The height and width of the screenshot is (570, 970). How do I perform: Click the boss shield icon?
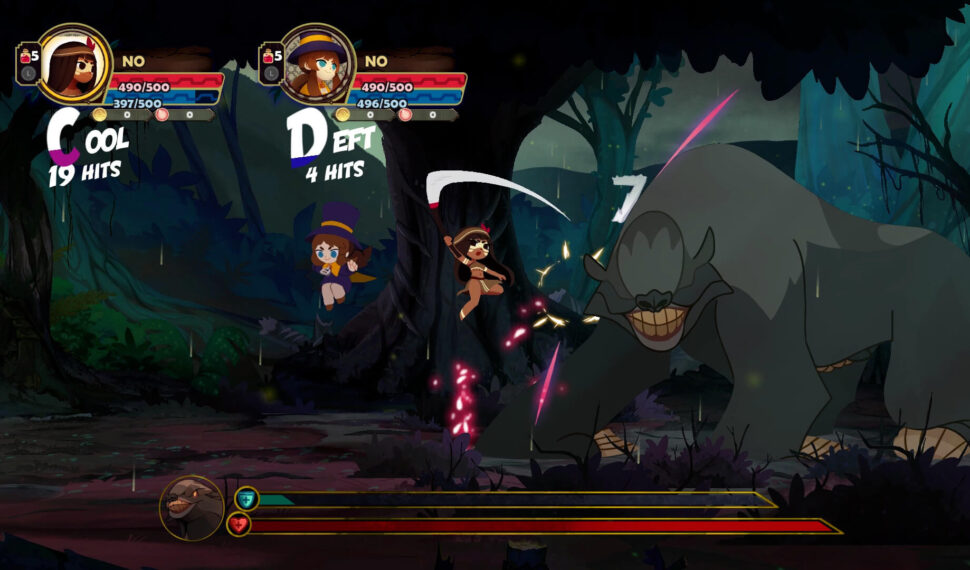coord(246,498)
